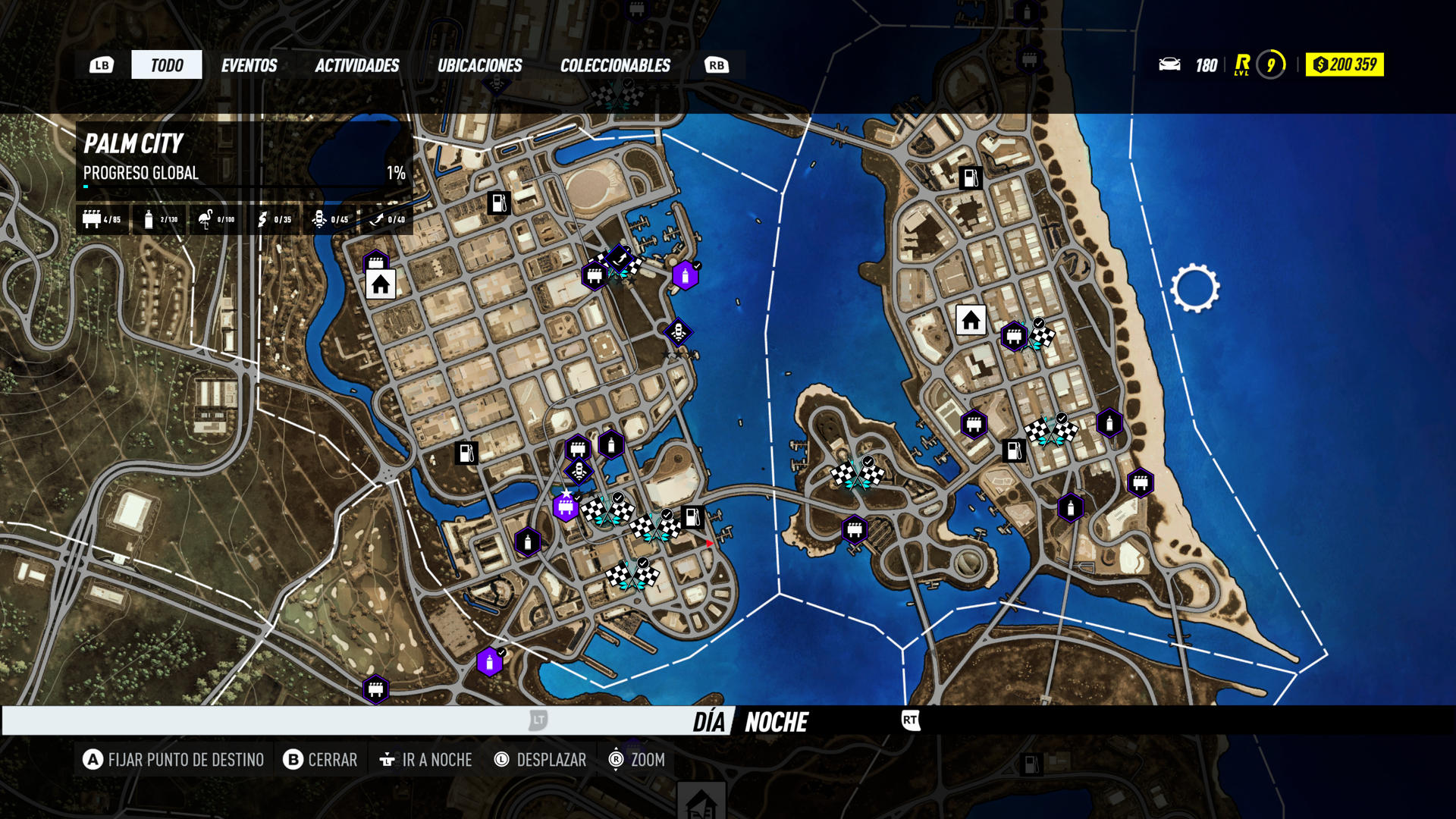Choose the DÍA time option
The width and height of the screenshot is (1456, 819).
tap(708, 722)
